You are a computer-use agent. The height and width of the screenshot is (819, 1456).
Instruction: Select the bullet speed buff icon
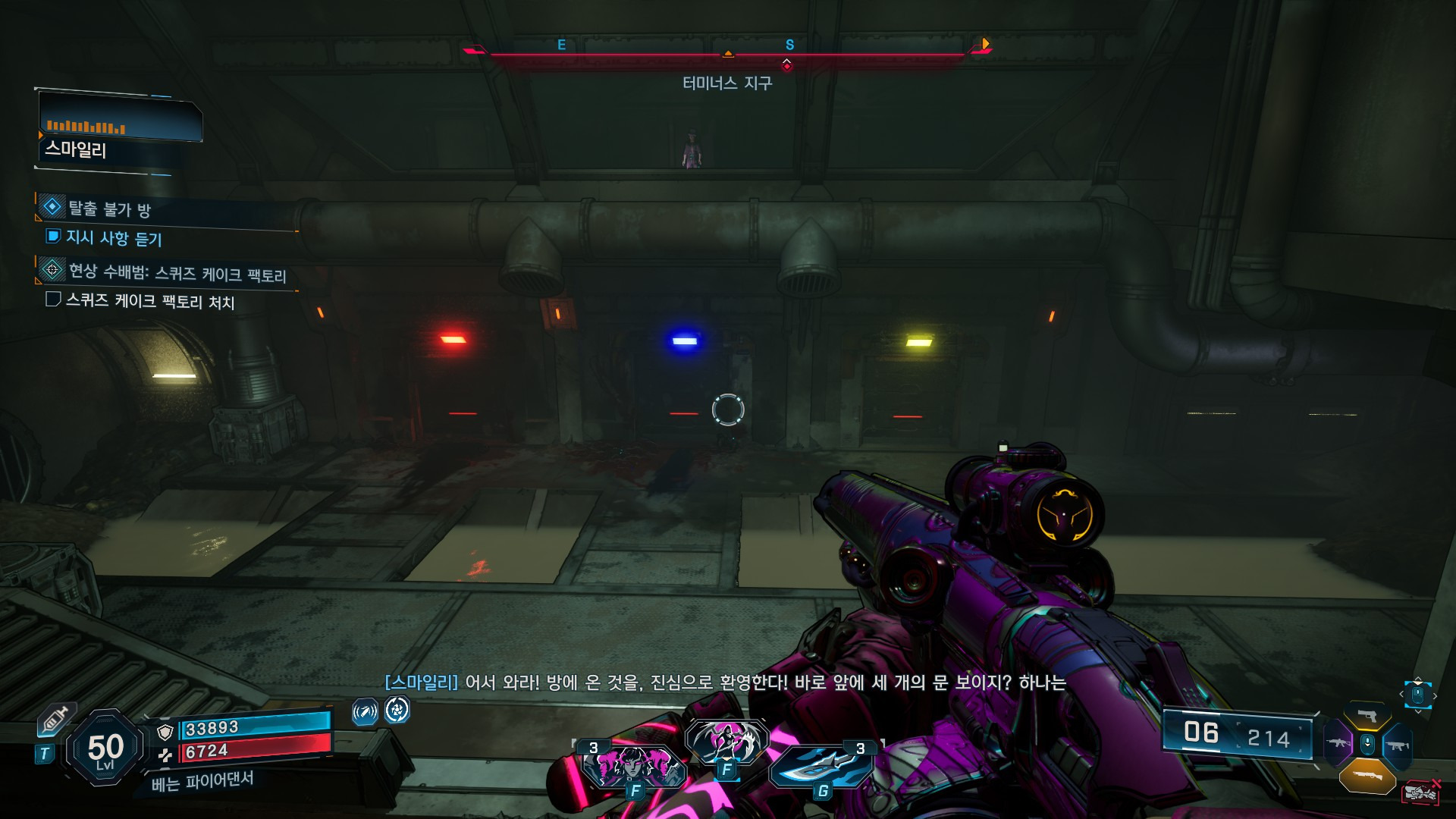click(x=365, y=712)
